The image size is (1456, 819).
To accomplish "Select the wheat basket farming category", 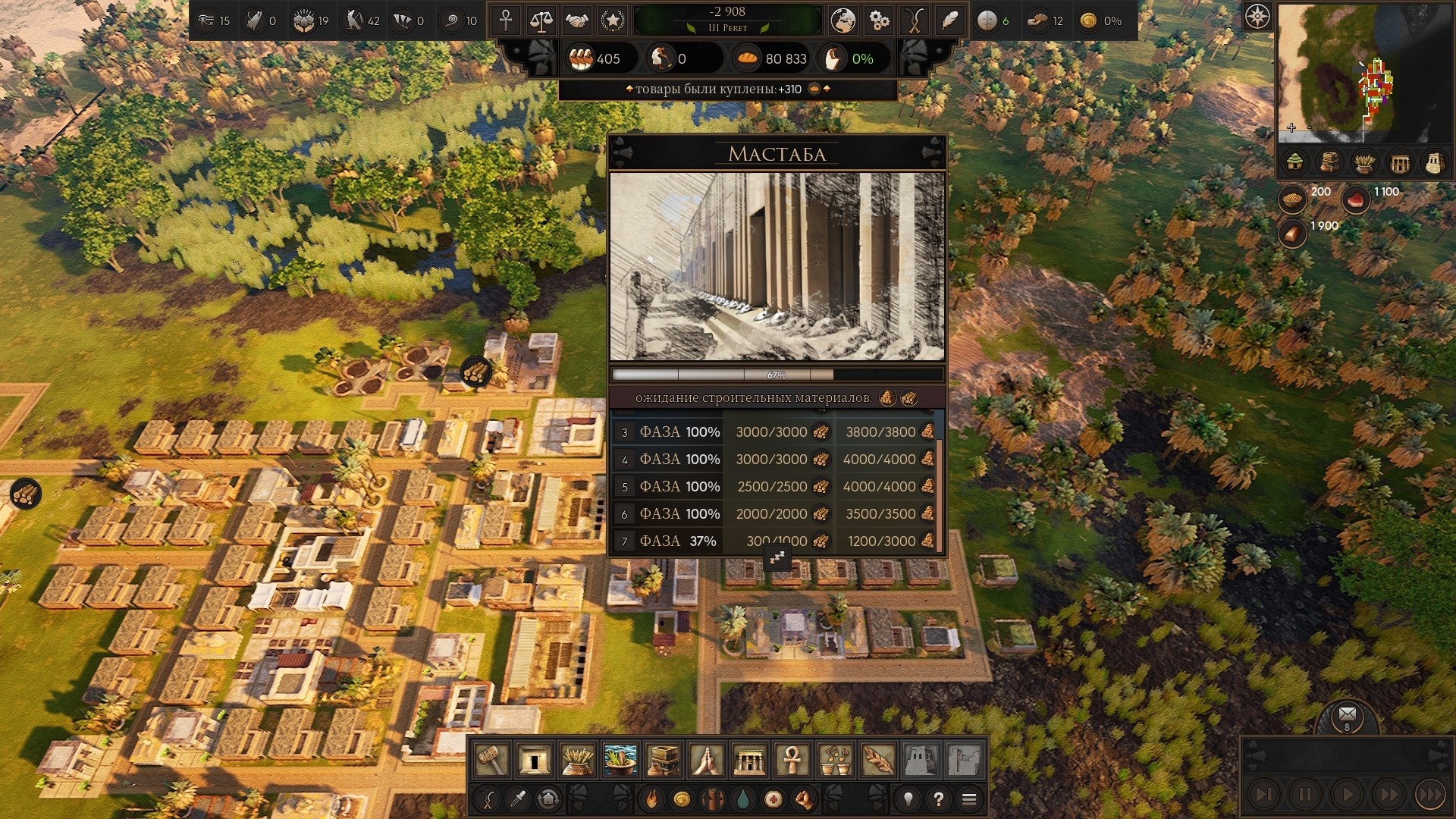I will 577,759.
